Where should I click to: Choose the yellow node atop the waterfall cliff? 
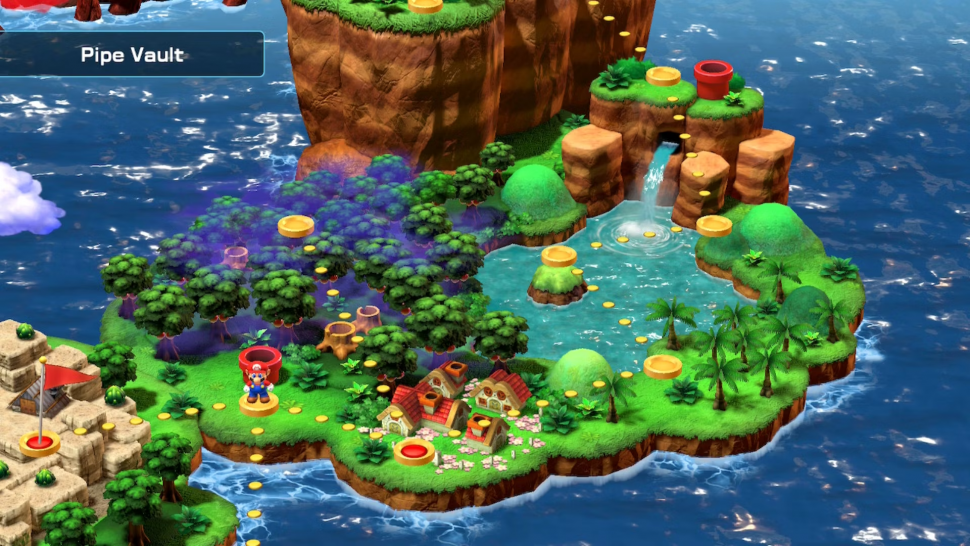click(x=663, y=76)
